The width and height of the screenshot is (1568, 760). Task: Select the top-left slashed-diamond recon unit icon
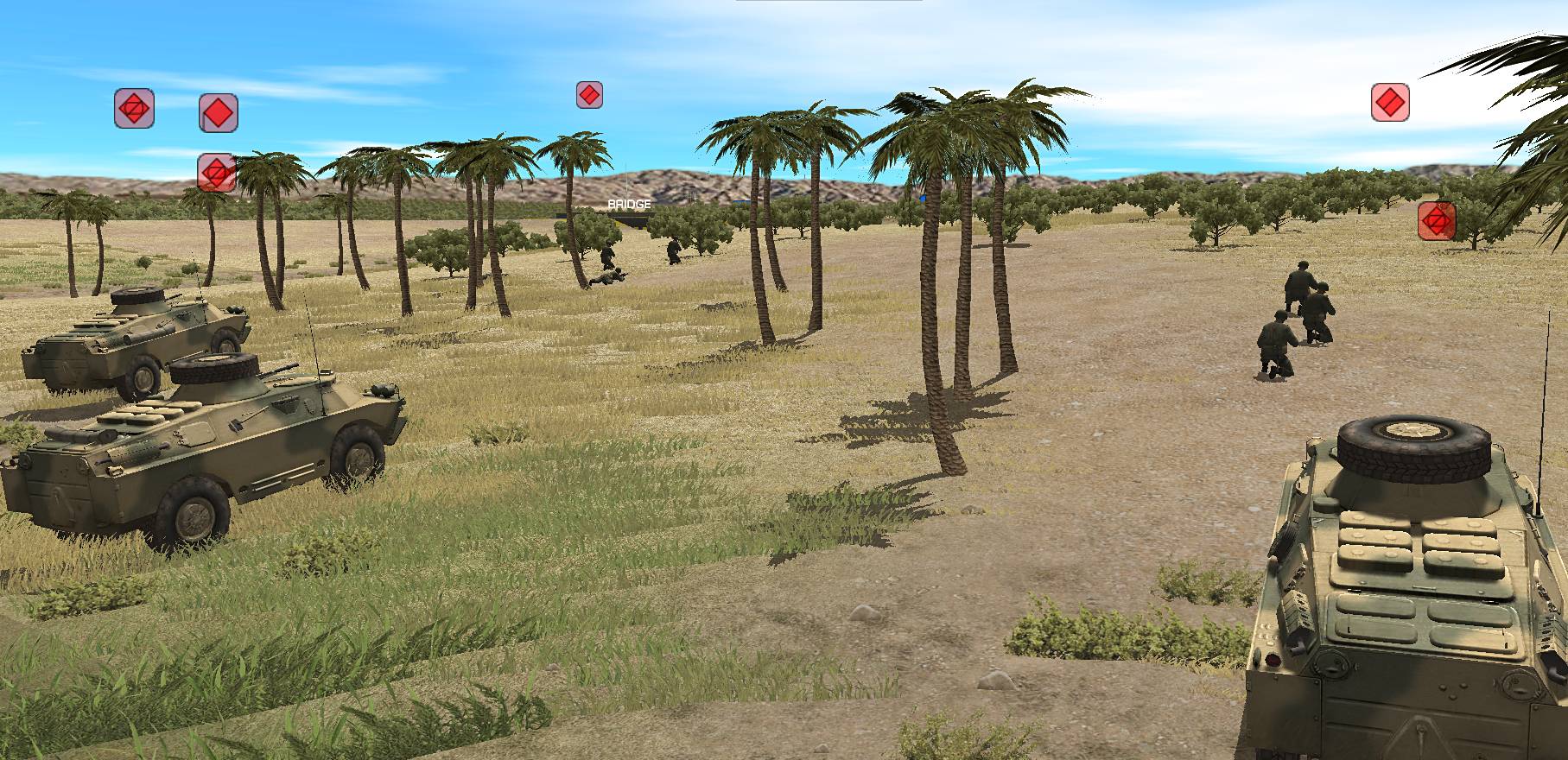[134, 109]
